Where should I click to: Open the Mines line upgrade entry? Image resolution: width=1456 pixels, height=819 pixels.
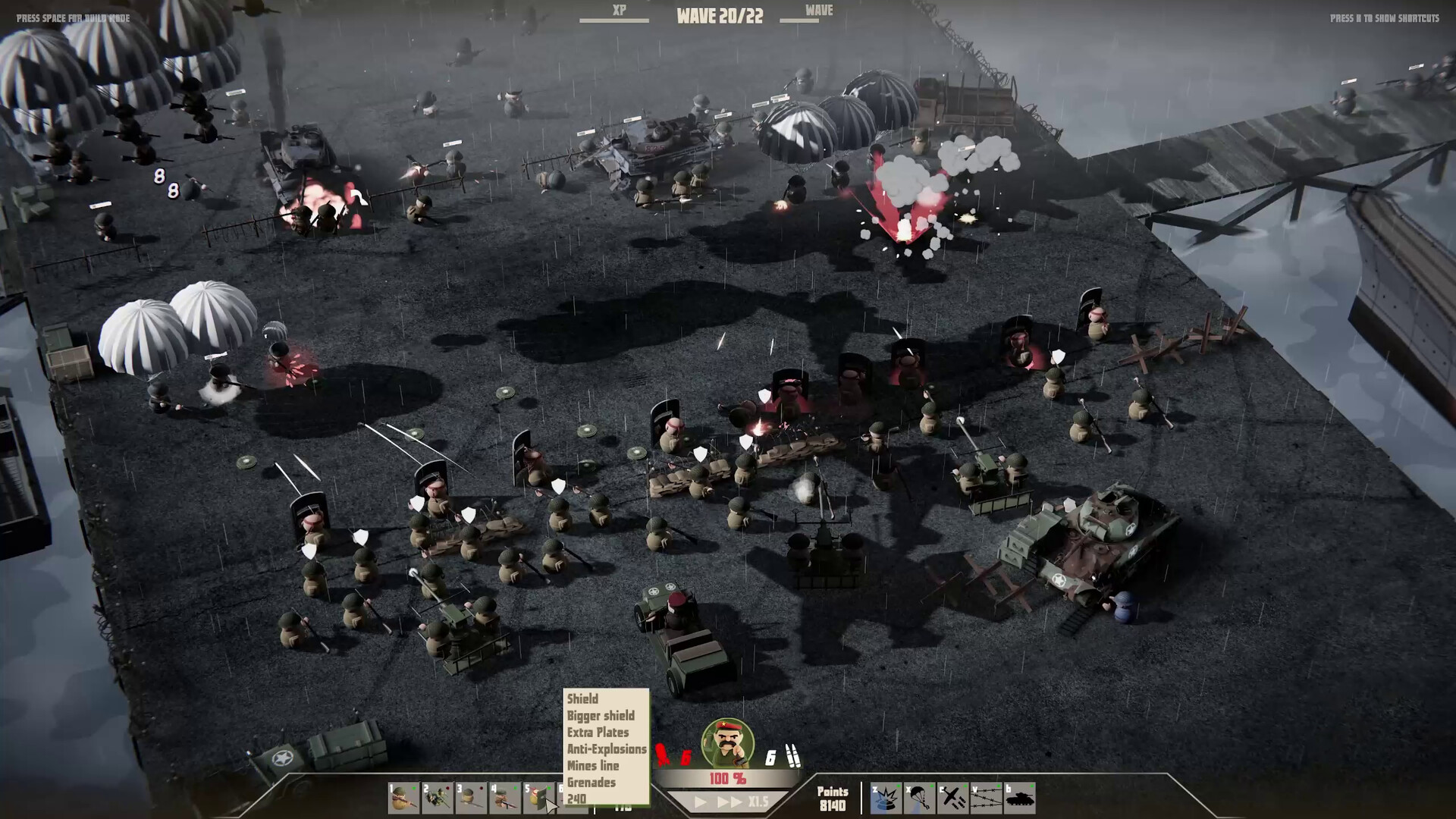[593, 766]
